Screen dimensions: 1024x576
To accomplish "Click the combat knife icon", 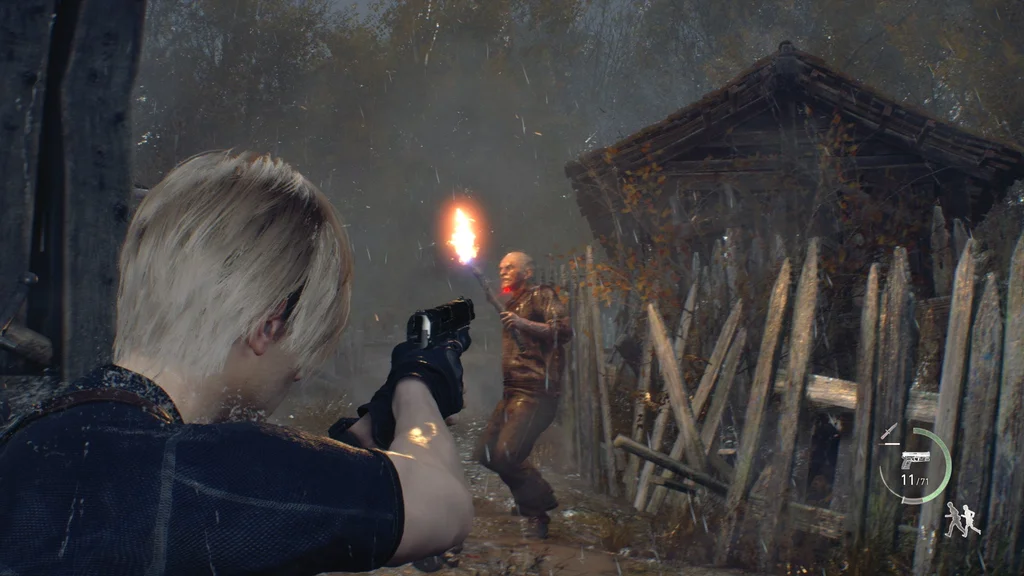I will (888, 432).
